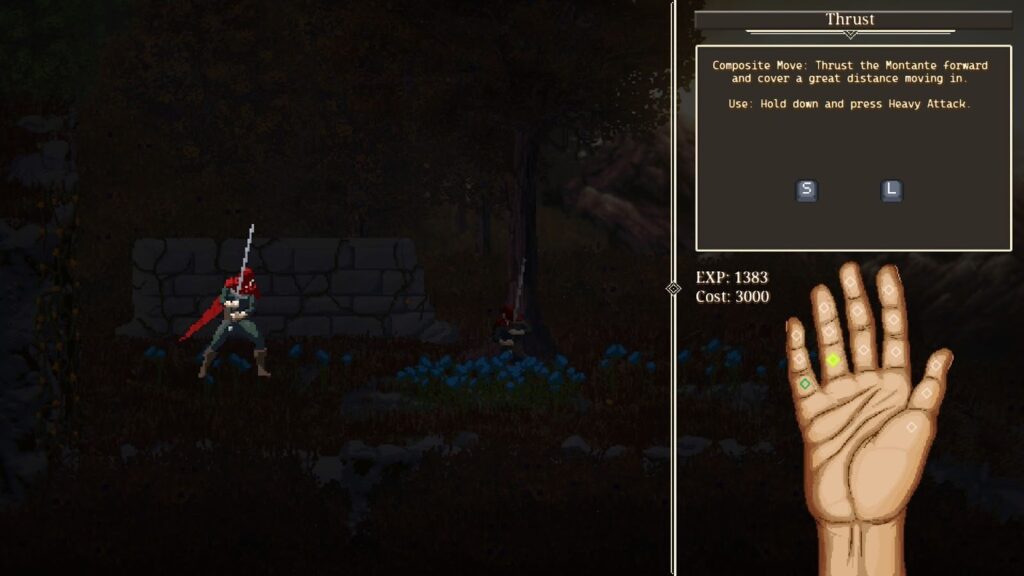Choose the middle-segment node on the index finger

(892, 320)
